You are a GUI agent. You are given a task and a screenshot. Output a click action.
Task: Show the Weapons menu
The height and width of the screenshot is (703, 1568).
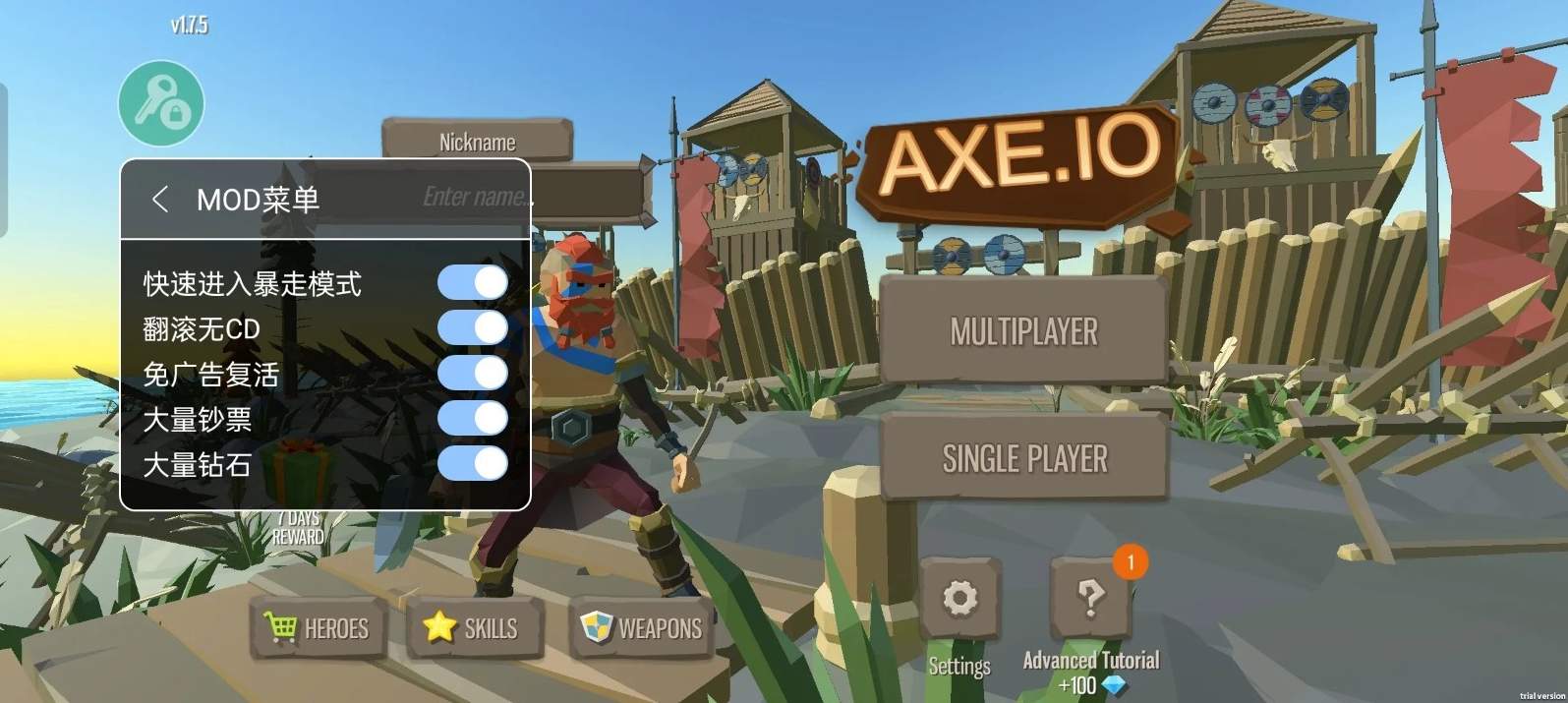pos(642,628)
